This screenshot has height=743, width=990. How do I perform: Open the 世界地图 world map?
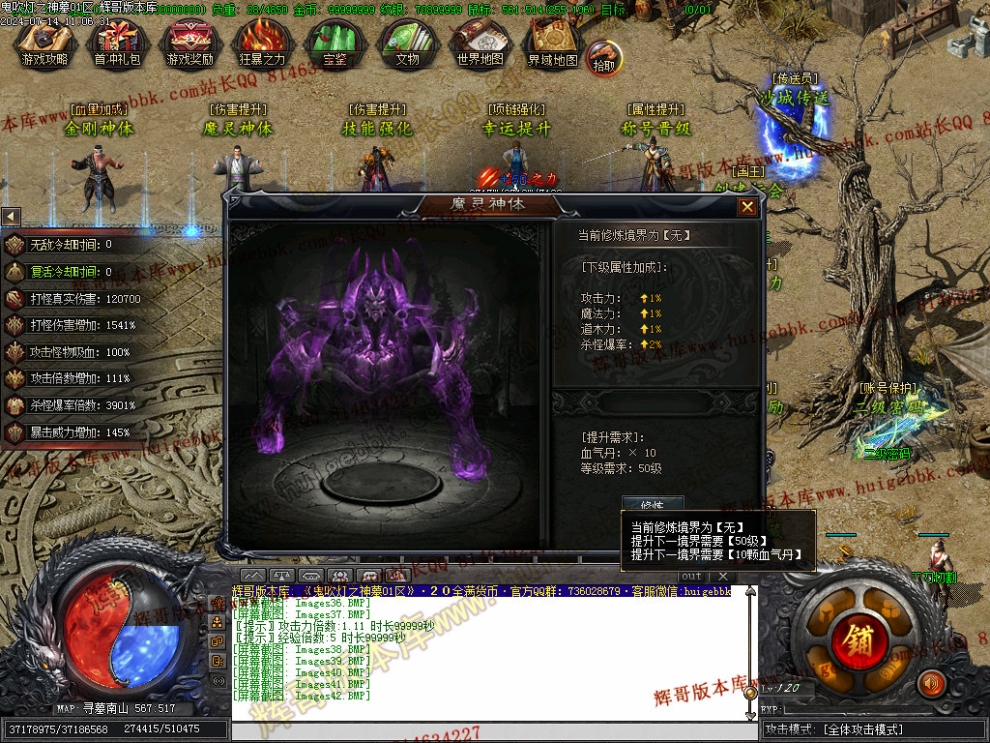pos(480,45)
